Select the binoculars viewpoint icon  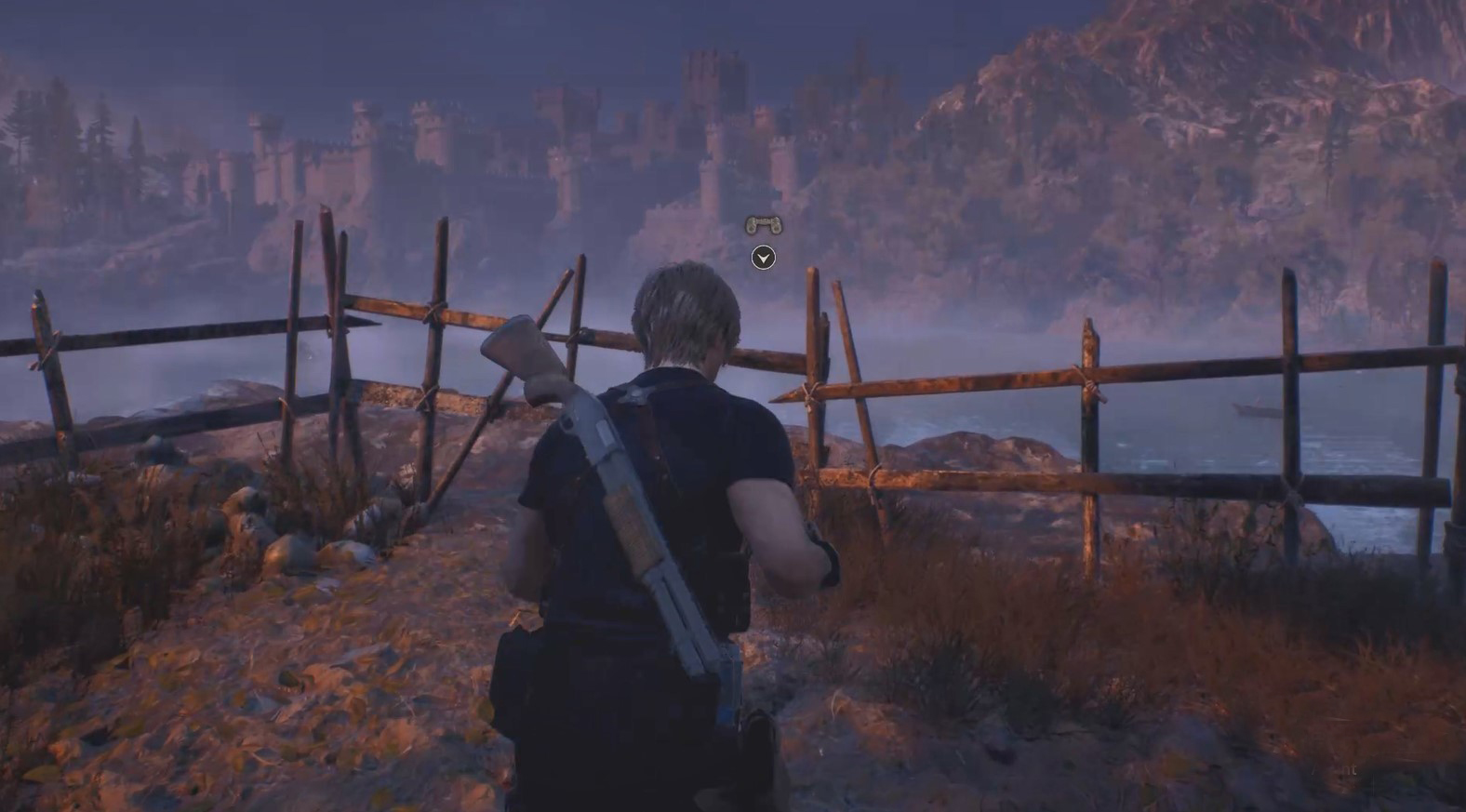(763, 224)
